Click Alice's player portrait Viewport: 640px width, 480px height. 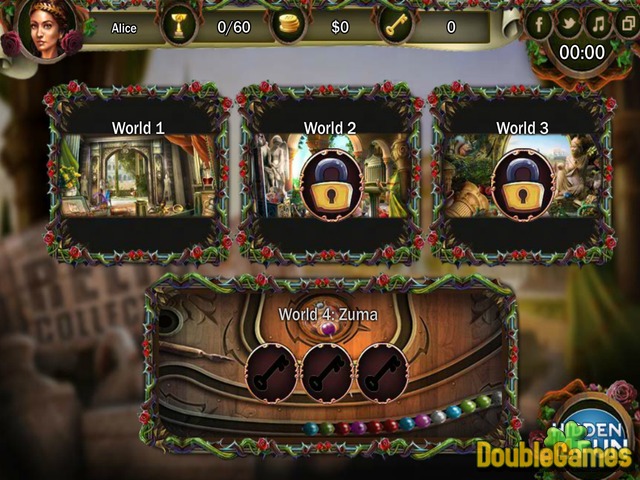pos(45,30)
